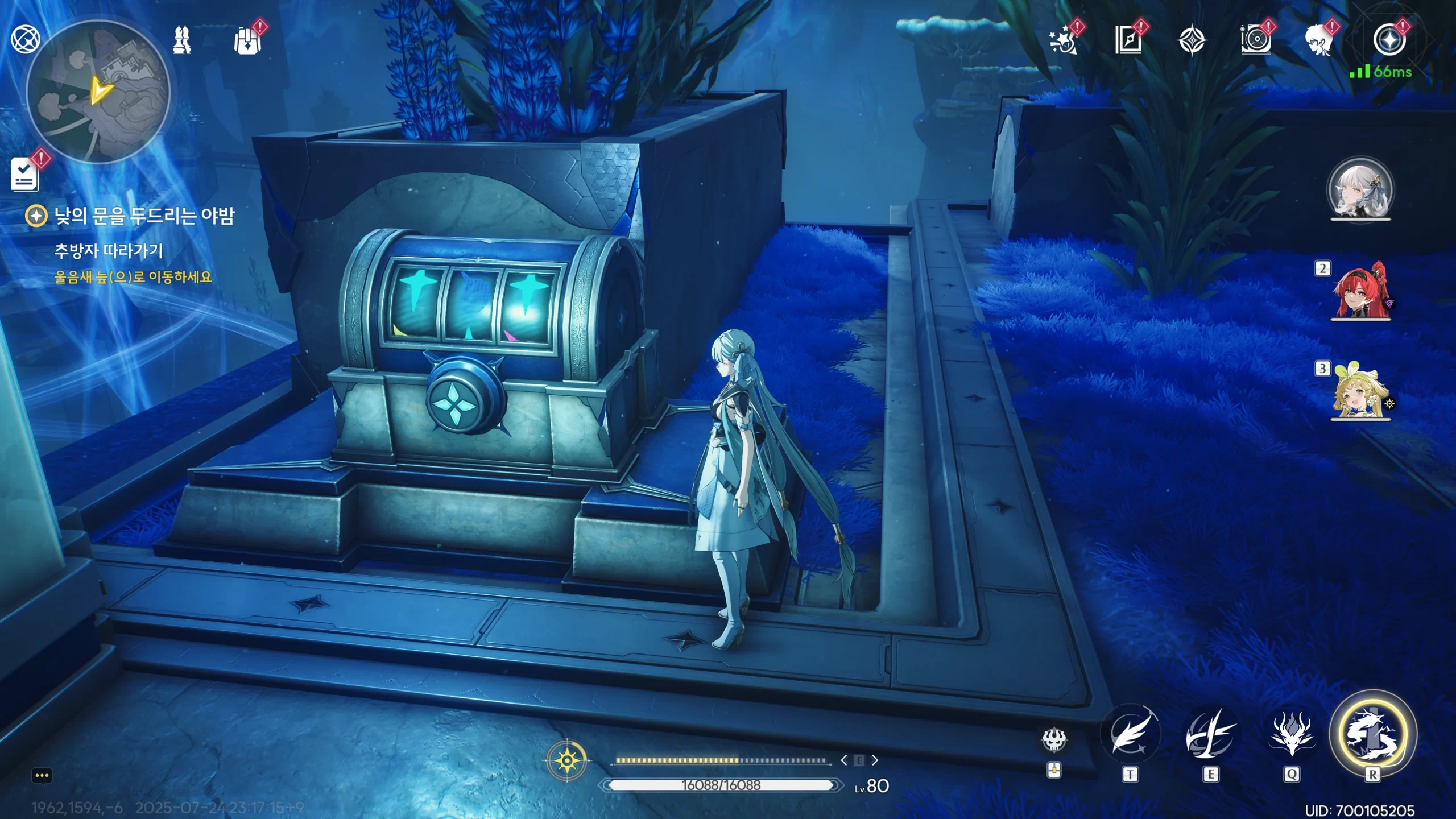Open the chess pieces icon menu
Viewport: 1456px width, 819px height.
pyautogui.click(x=182, y=40)
